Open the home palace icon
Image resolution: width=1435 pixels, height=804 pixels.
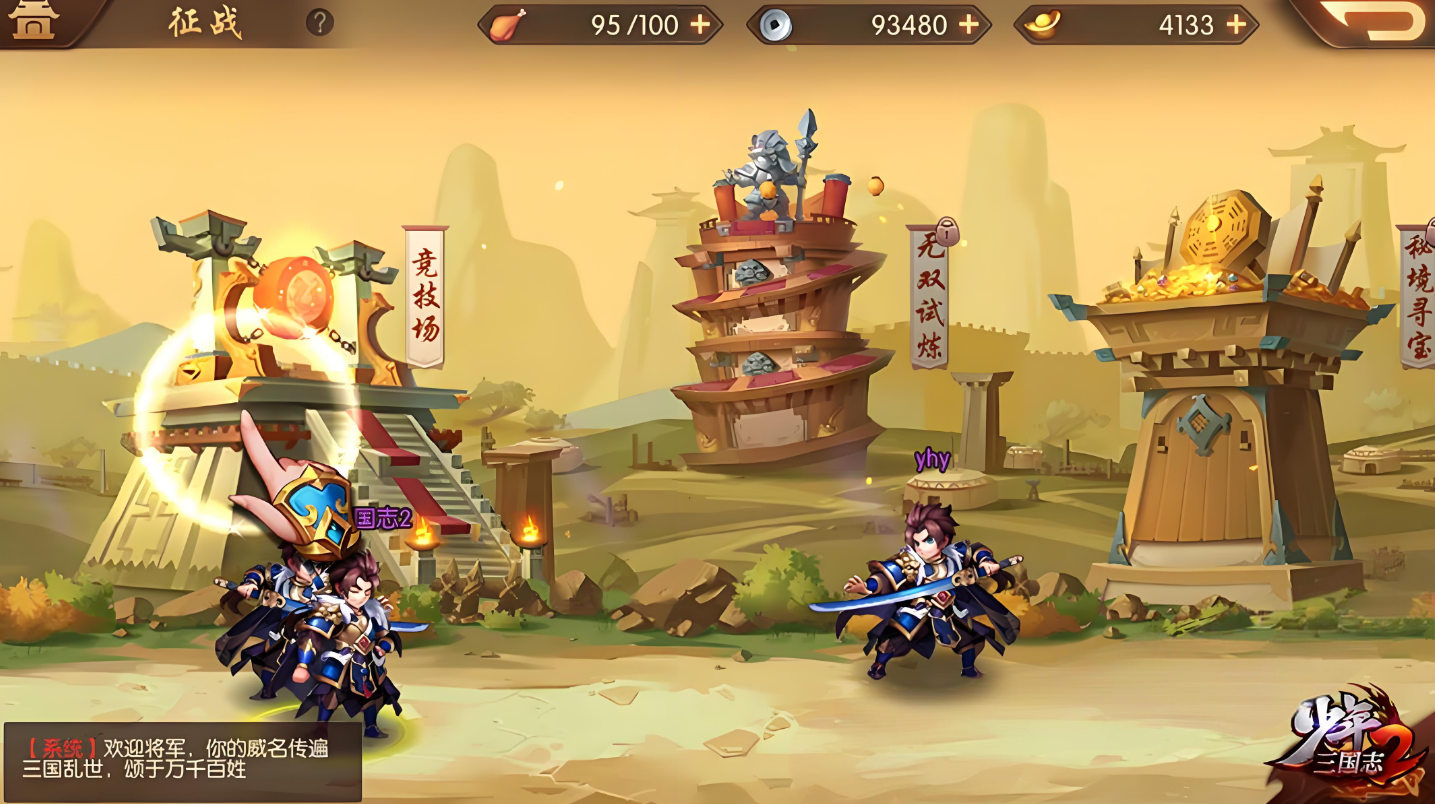point(34,22)
